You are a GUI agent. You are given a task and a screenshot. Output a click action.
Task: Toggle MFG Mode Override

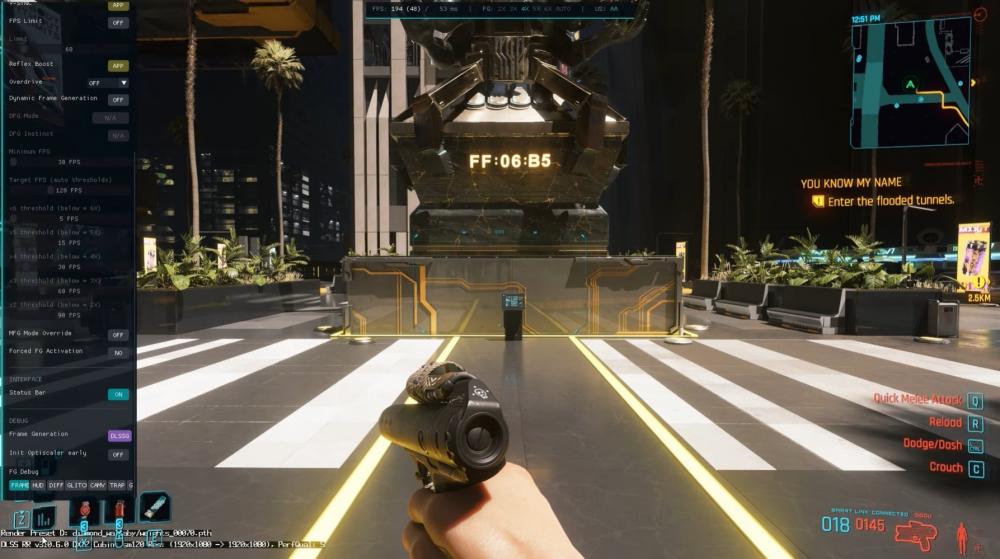(x=118, y=335)
